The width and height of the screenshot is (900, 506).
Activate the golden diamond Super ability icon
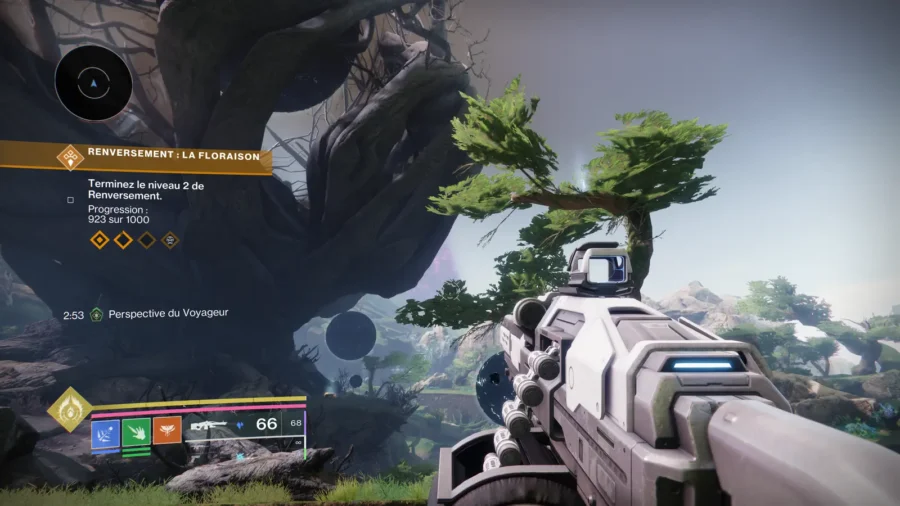[70, 409]
